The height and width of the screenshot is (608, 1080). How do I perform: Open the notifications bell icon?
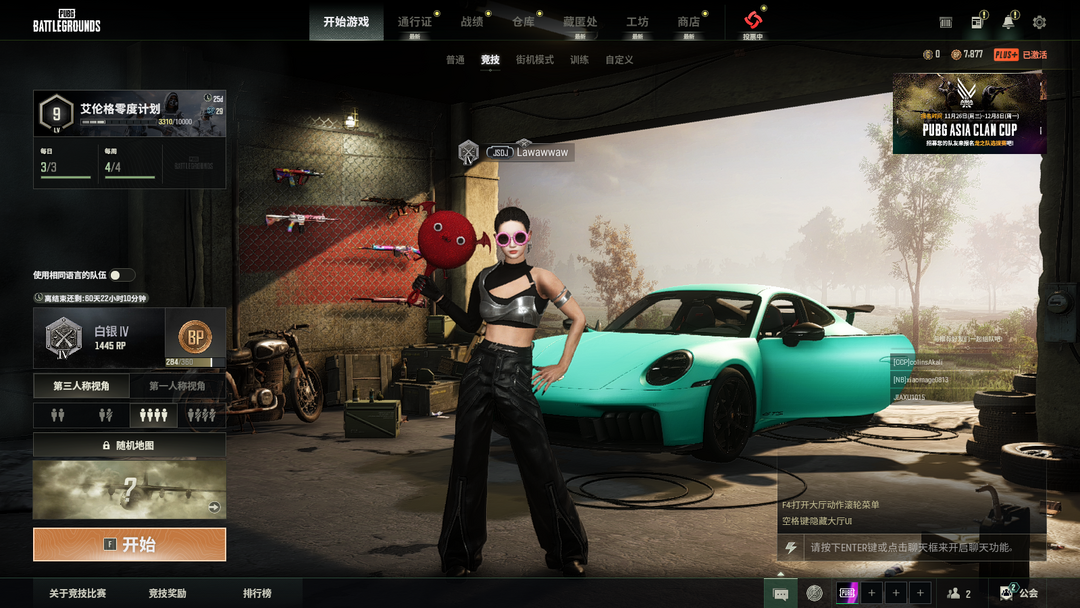click(x=1009, y=22)
